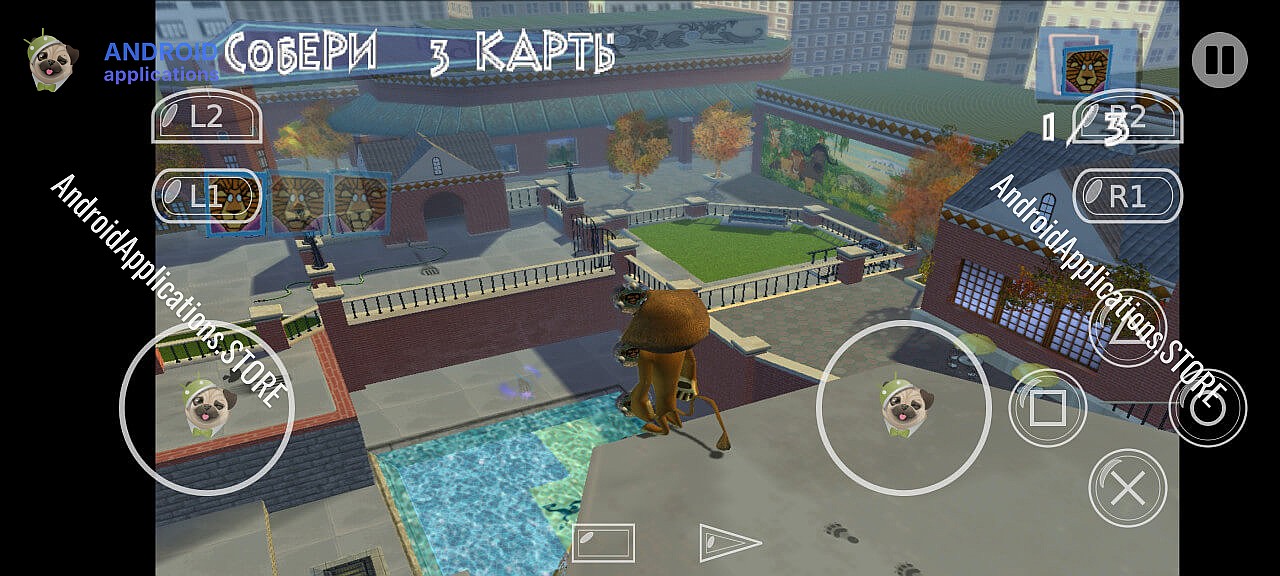1280x576 pixels.
Task: Tap the rectangular Select button
Action: click(x=603, y=543)
